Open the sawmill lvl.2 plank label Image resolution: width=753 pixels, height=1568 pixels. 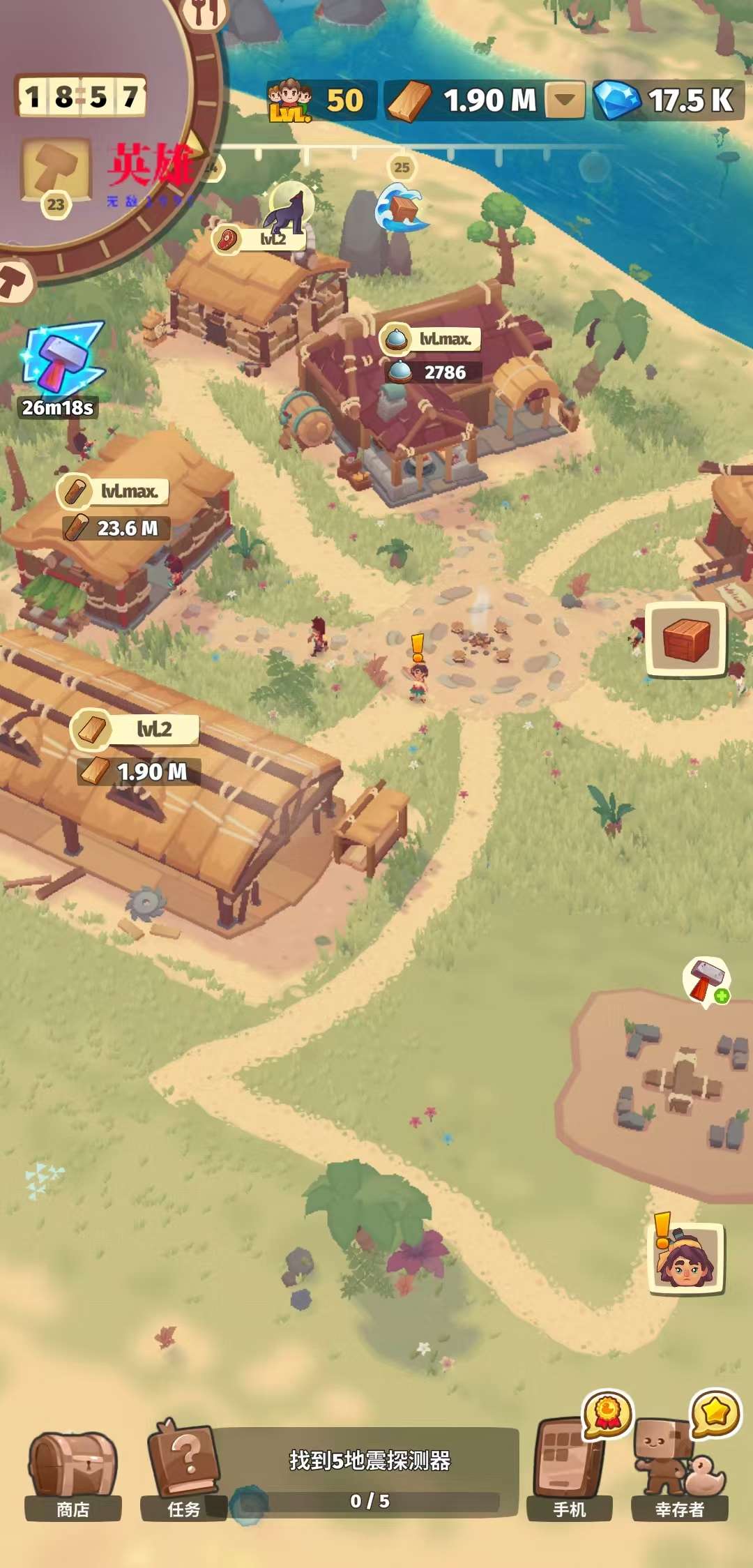pos(135,730)
